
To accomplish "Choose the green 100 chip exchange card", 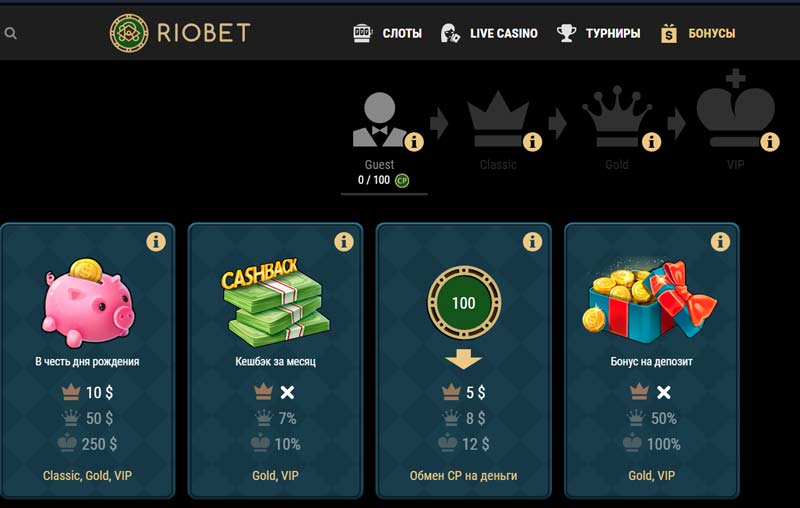I will click(463, 302).
